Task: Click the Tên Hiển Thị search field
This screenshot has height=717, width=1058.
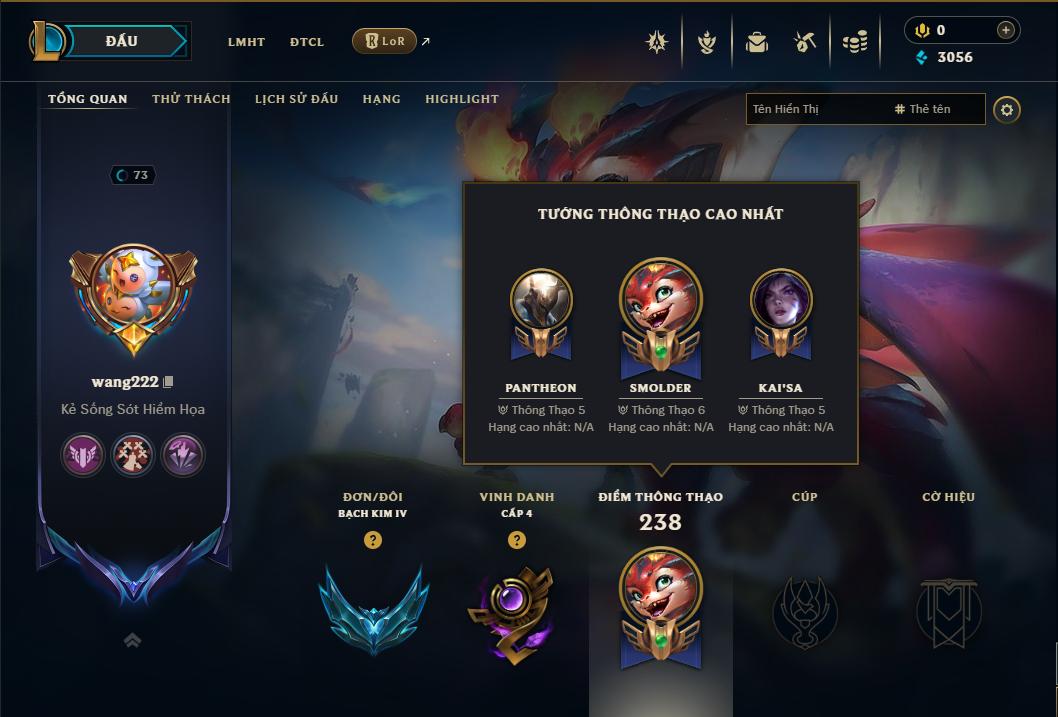Action: point(815,109)
